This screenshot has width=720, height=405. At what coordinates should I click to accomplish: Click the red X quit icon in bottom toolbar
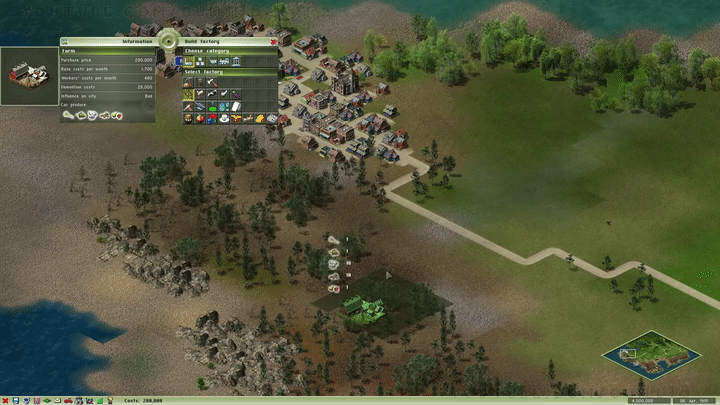coord(5,400)
